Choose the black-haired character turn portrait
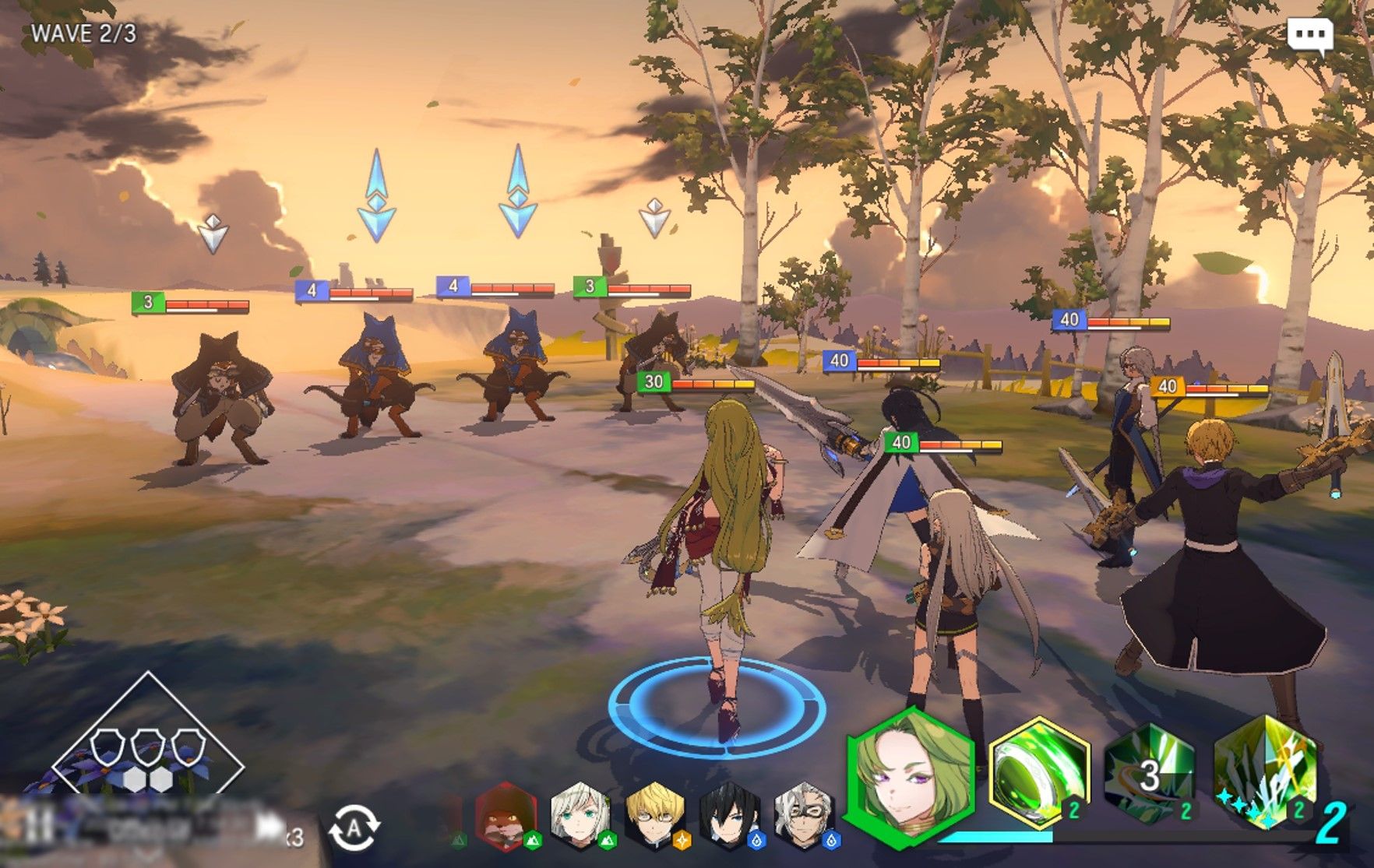This screenshot has width=1374, height=868. click(729, 817)
